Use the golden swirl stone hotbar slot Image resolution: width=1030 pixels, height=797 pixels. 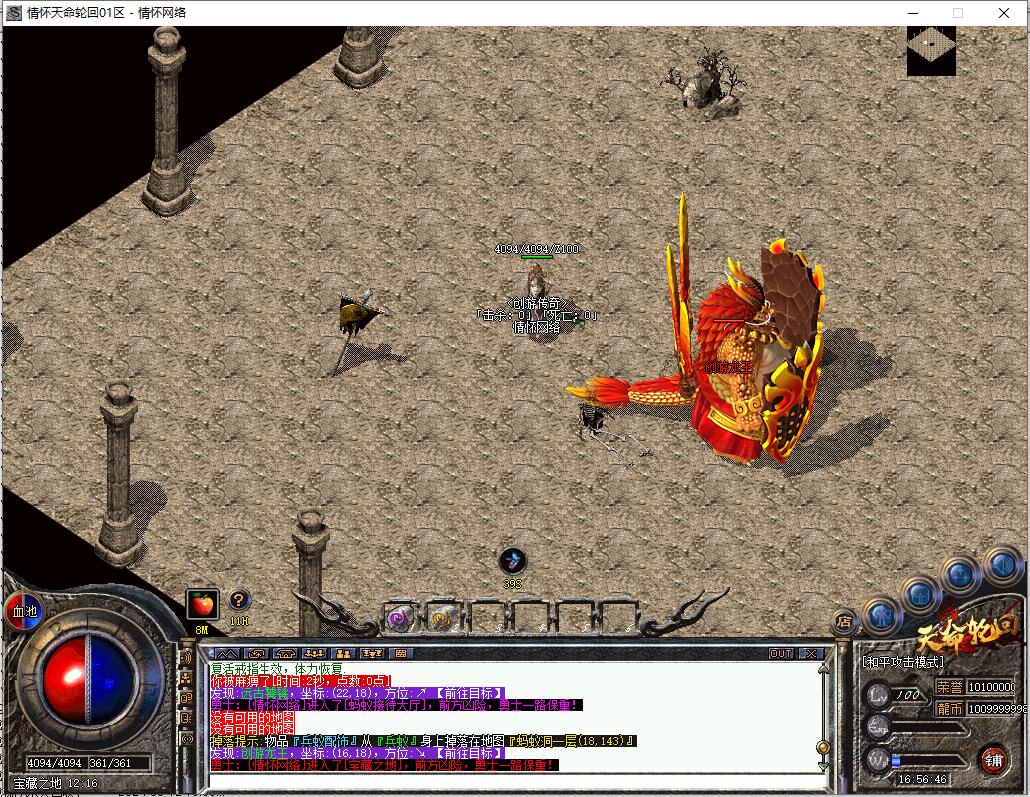click(441, 618)
